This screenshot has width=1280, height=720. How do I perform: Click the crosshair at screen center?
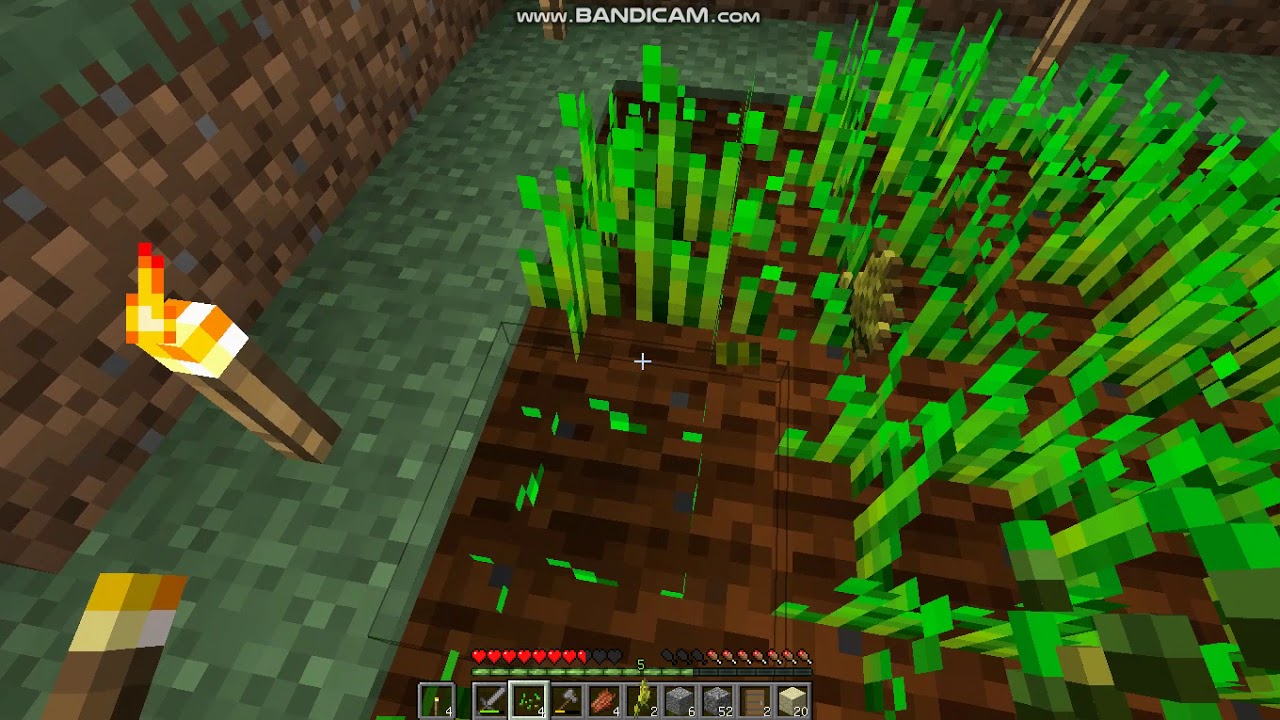(x=643, y=359)
